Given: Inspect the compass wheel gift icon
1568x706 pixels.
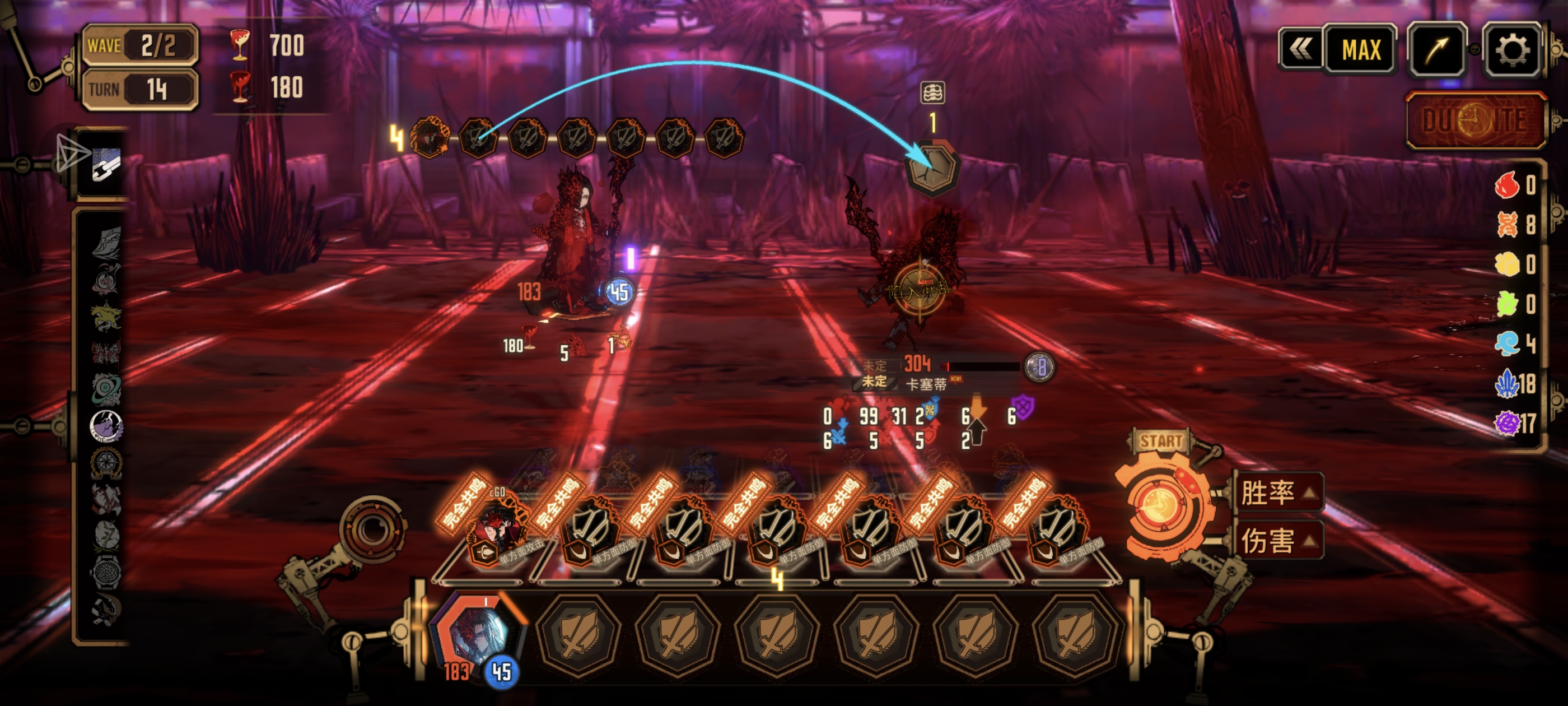Looking at the screenshot, I should tap(106, 463).
